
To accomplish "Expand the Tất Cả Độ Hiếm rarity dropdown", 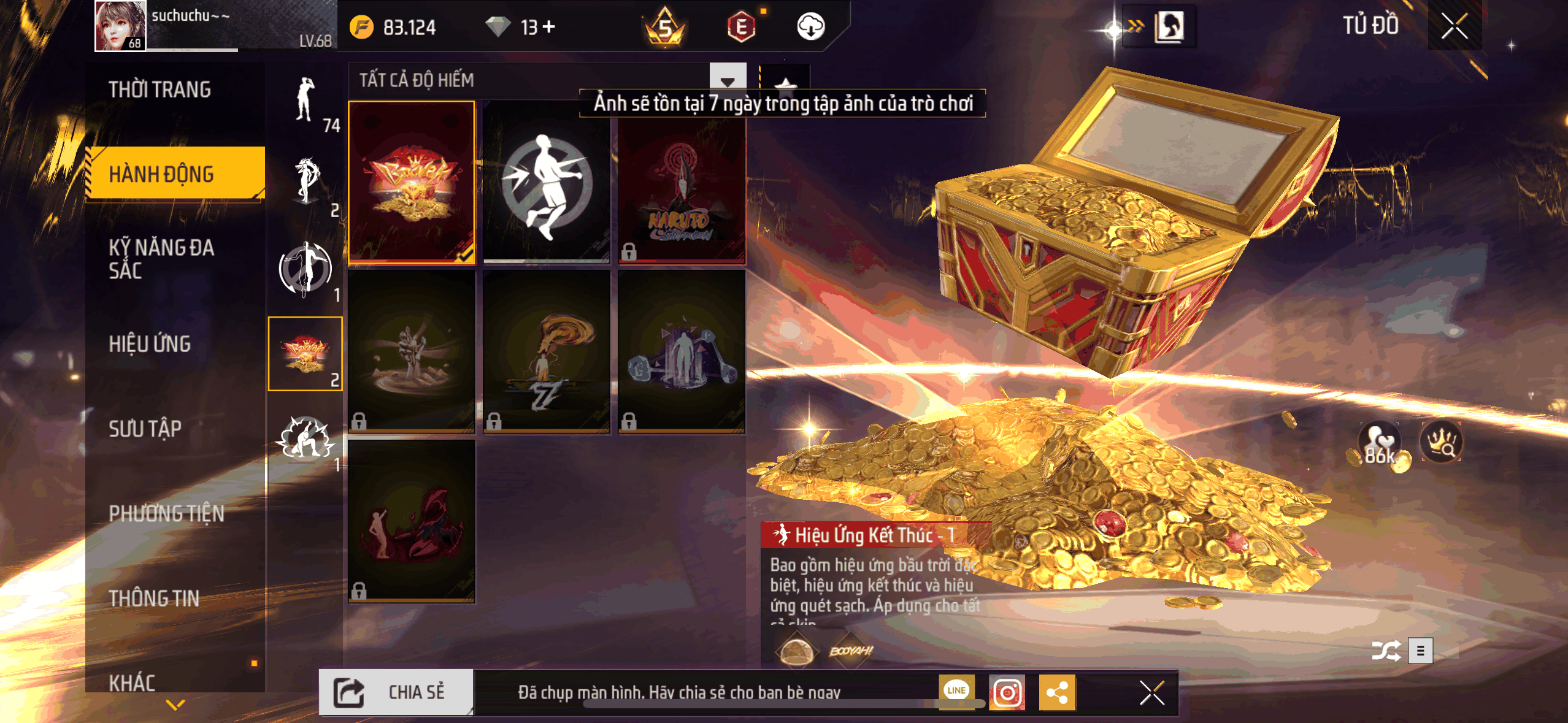I will tap(727, 80).
